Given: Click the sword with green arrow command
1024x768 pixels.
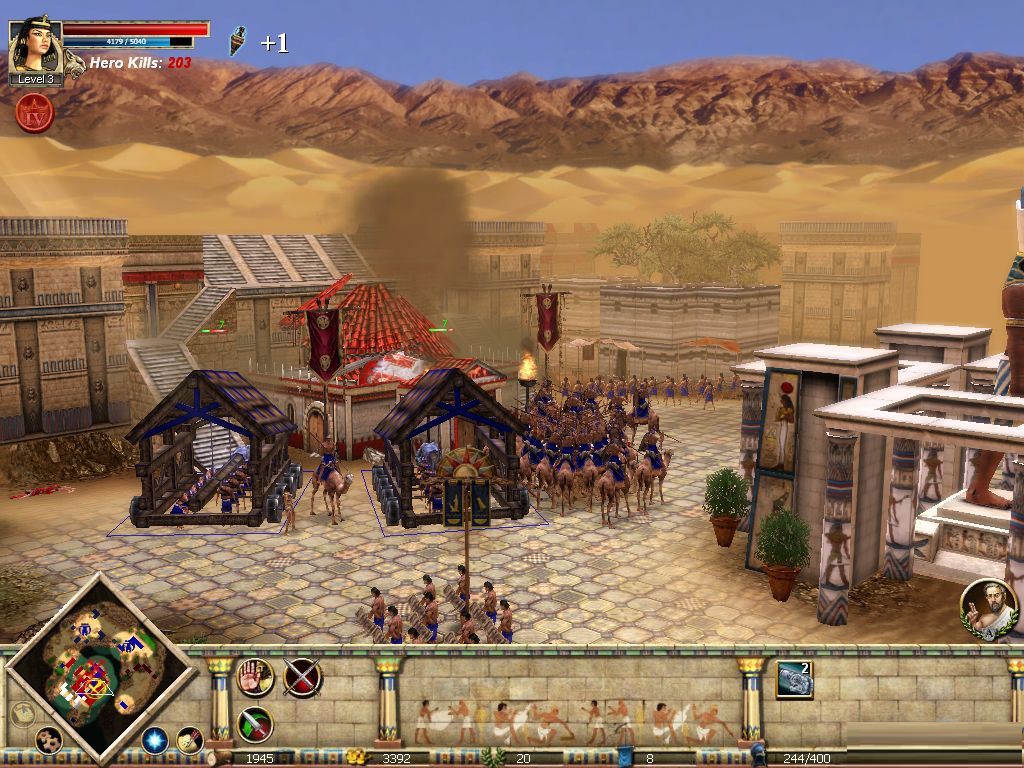Looking at the screenshot, I should pyautogui.click(x=255, y=724).
